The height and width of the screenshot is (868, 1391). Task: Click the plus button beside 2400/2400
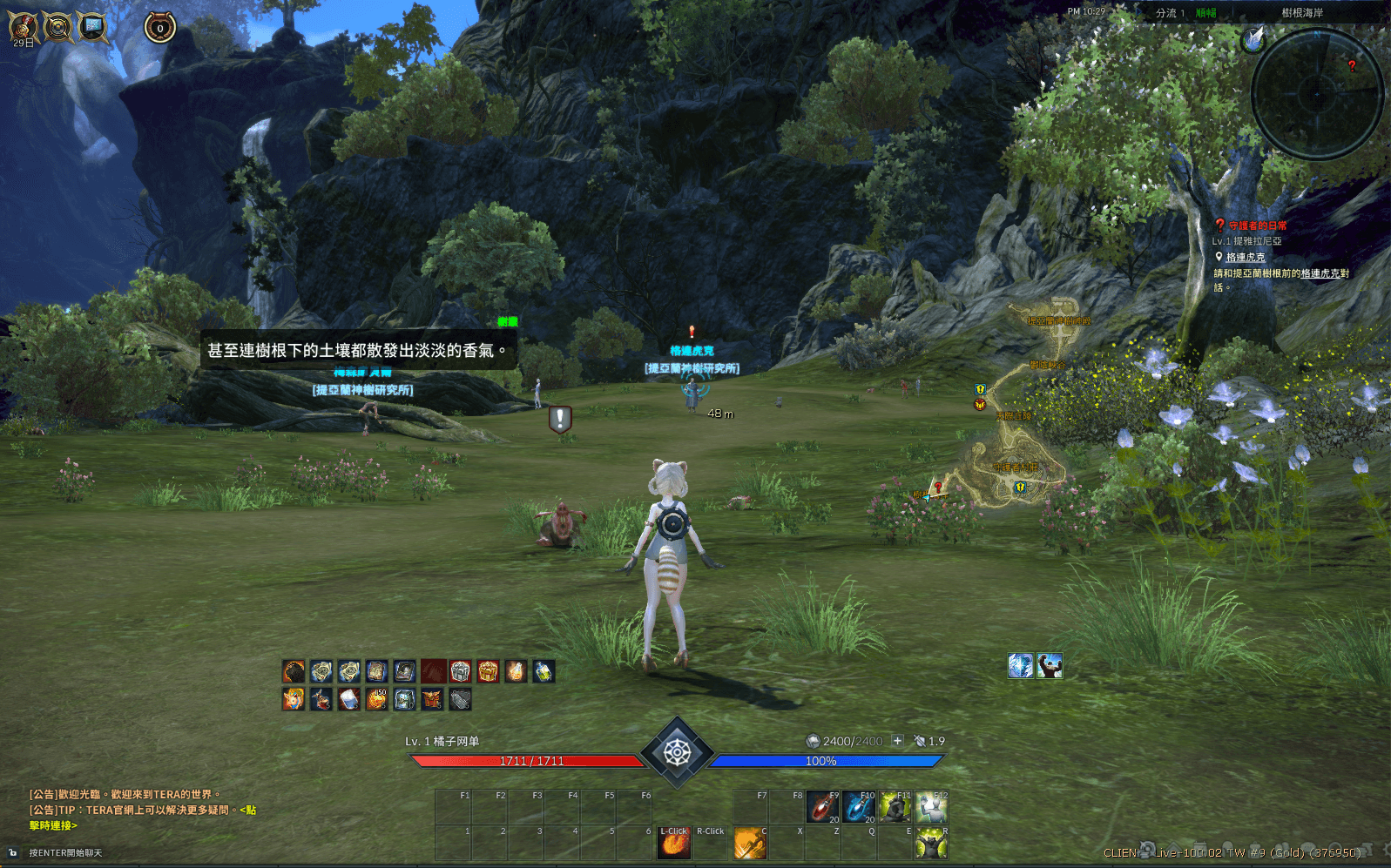tap(897, 741)
